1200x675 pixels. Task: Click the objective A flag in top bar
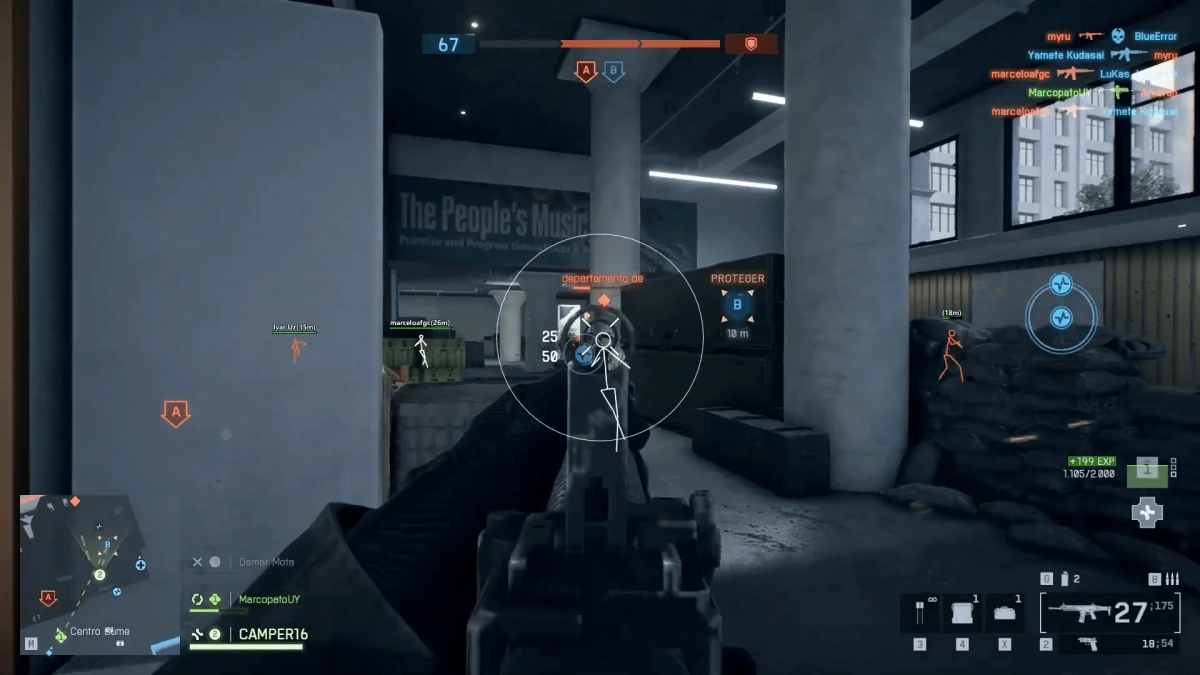coord(586,71)
